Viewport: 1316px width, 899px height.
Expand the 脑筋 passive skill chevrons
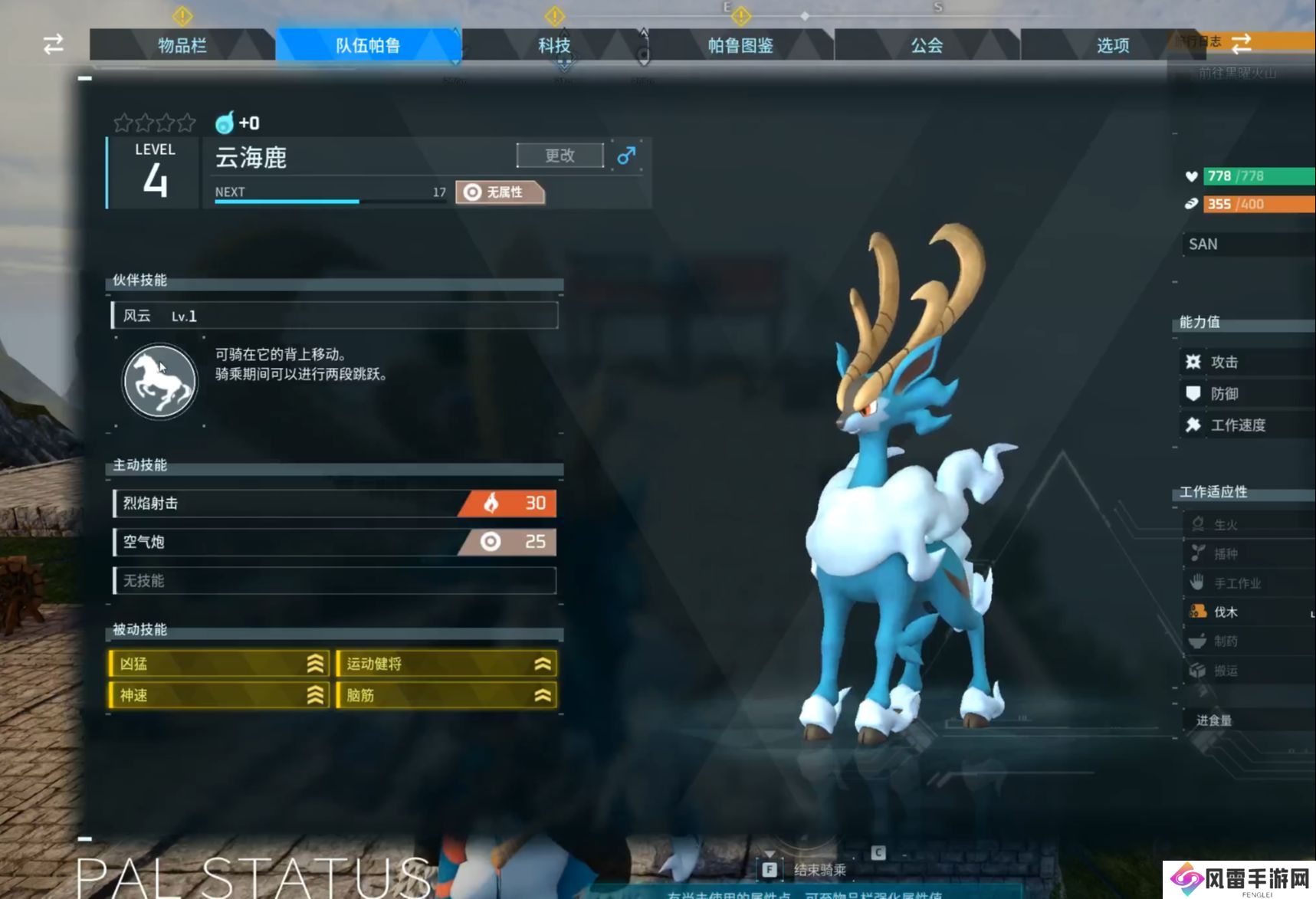coord(541,695)
